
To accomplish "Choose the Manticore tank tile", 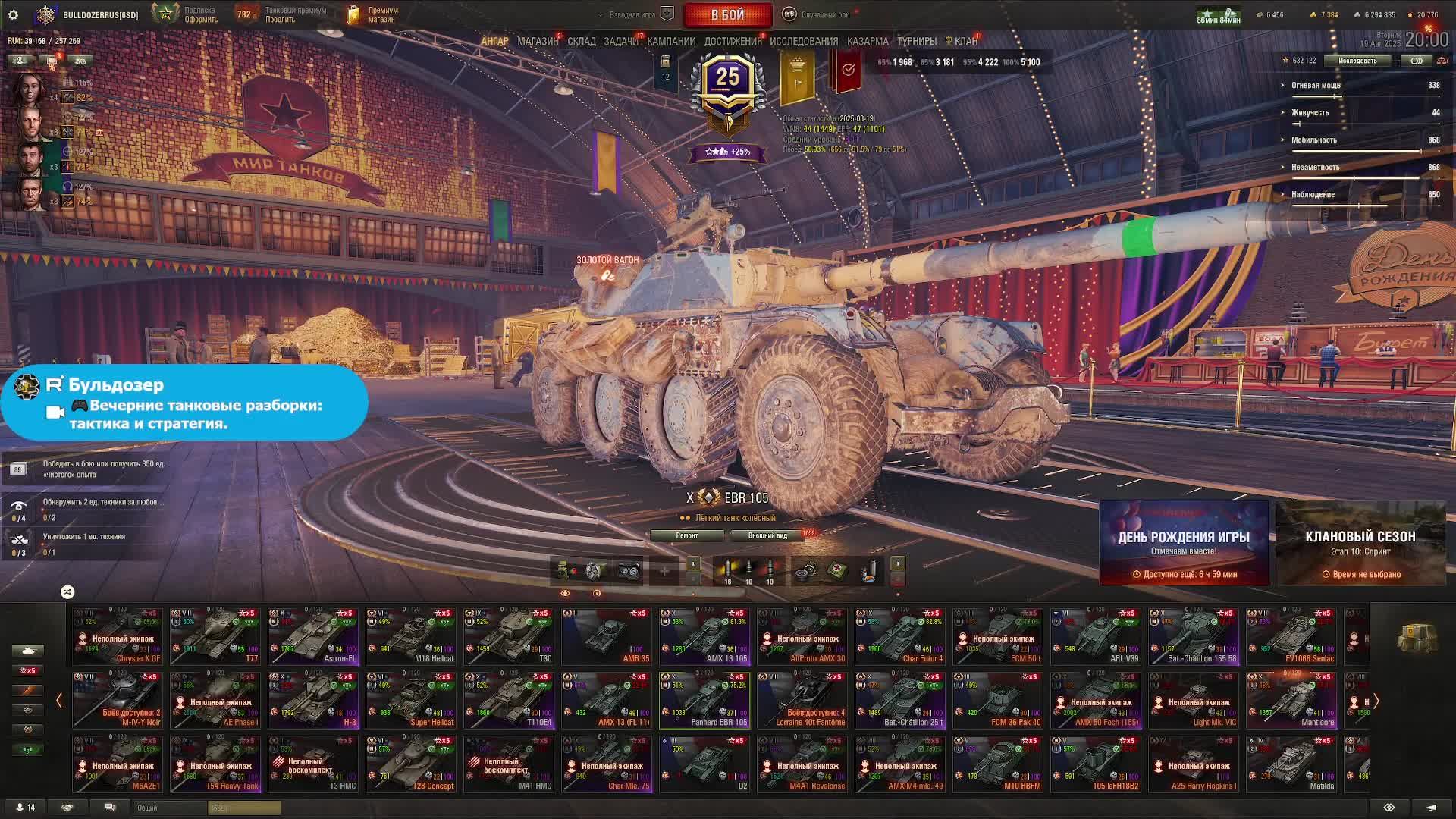I will pyautogui.click(x=1291, y=701).
